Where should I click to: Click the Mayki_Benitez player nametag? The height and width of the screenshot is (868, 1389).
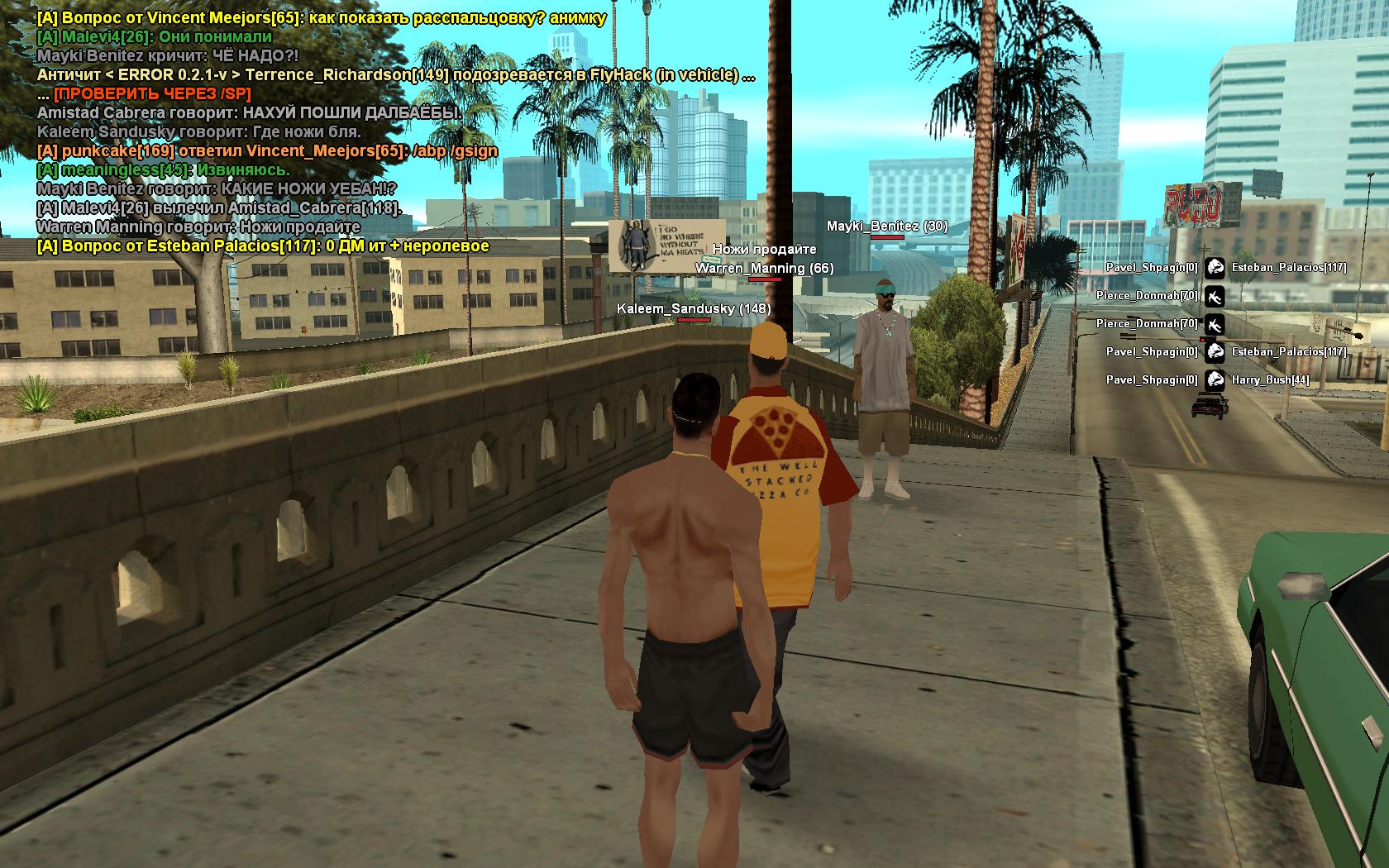(x=887, y=226)
